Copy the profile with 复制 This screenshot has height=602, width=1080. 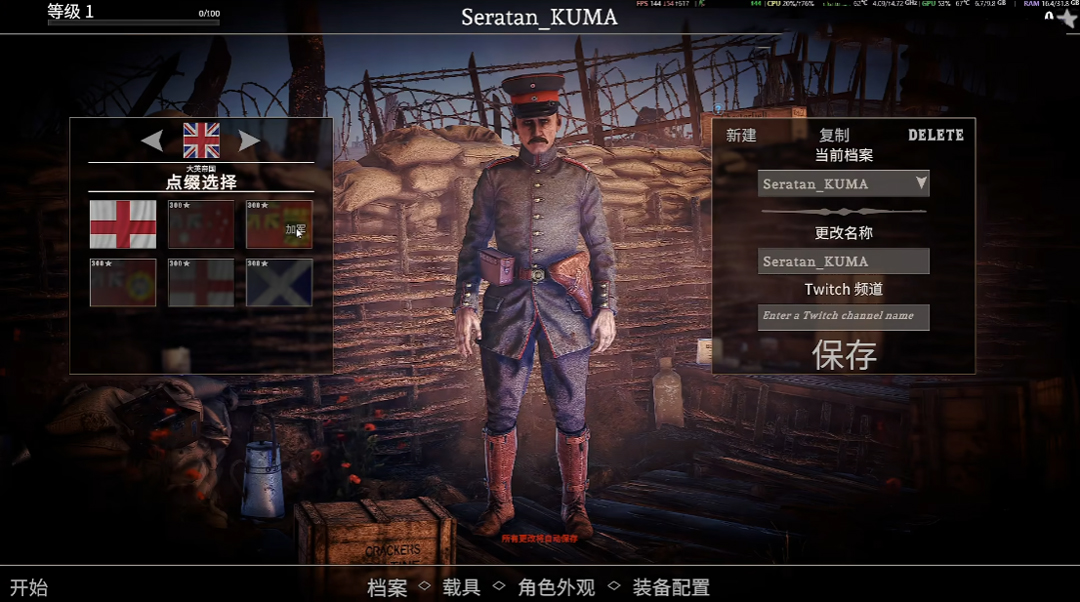tap(834, 135)
